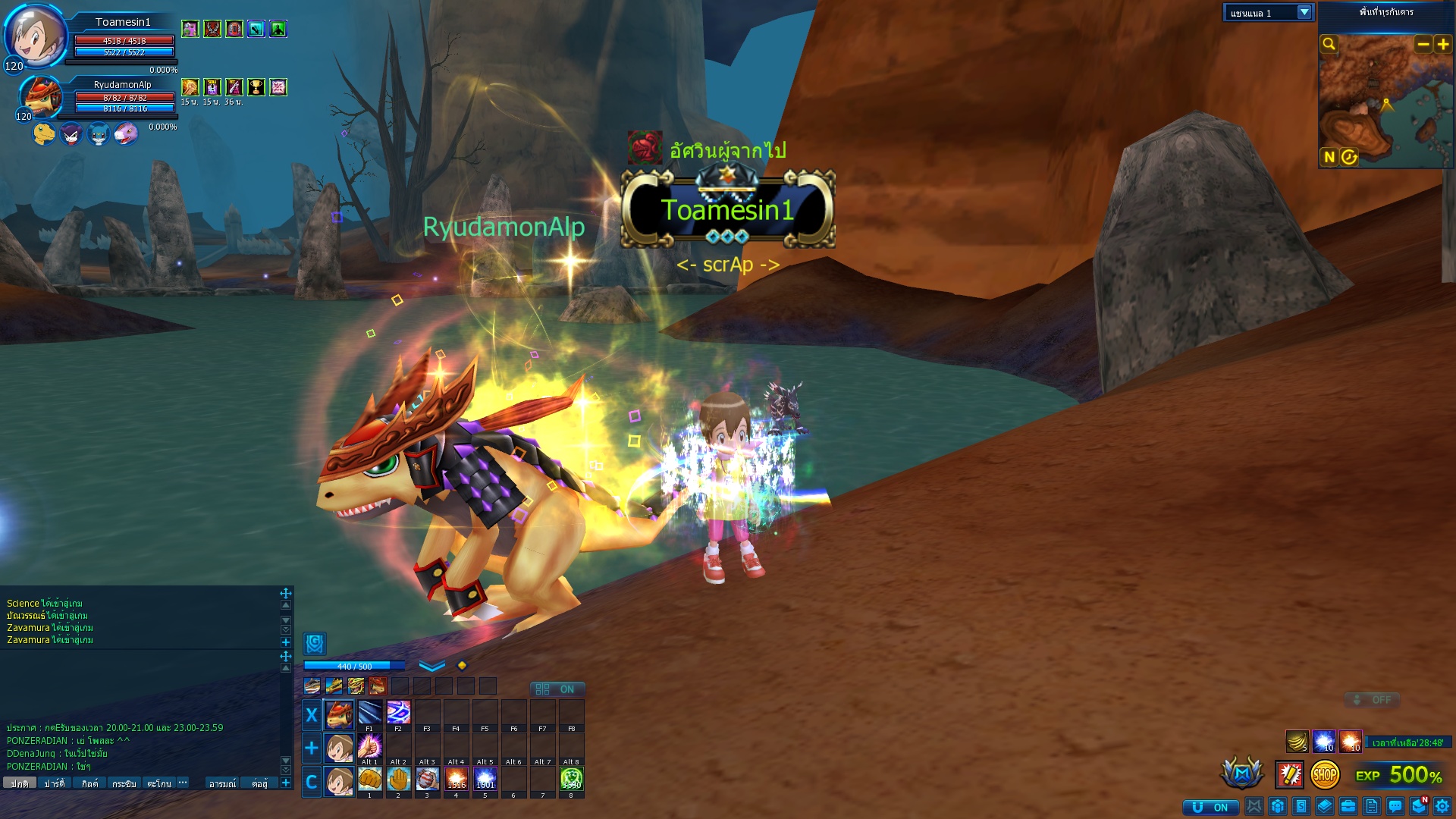Screen dimensions: 1456x819
Task: Open the channel selection dropdown
Action: tap(1304, 13)
